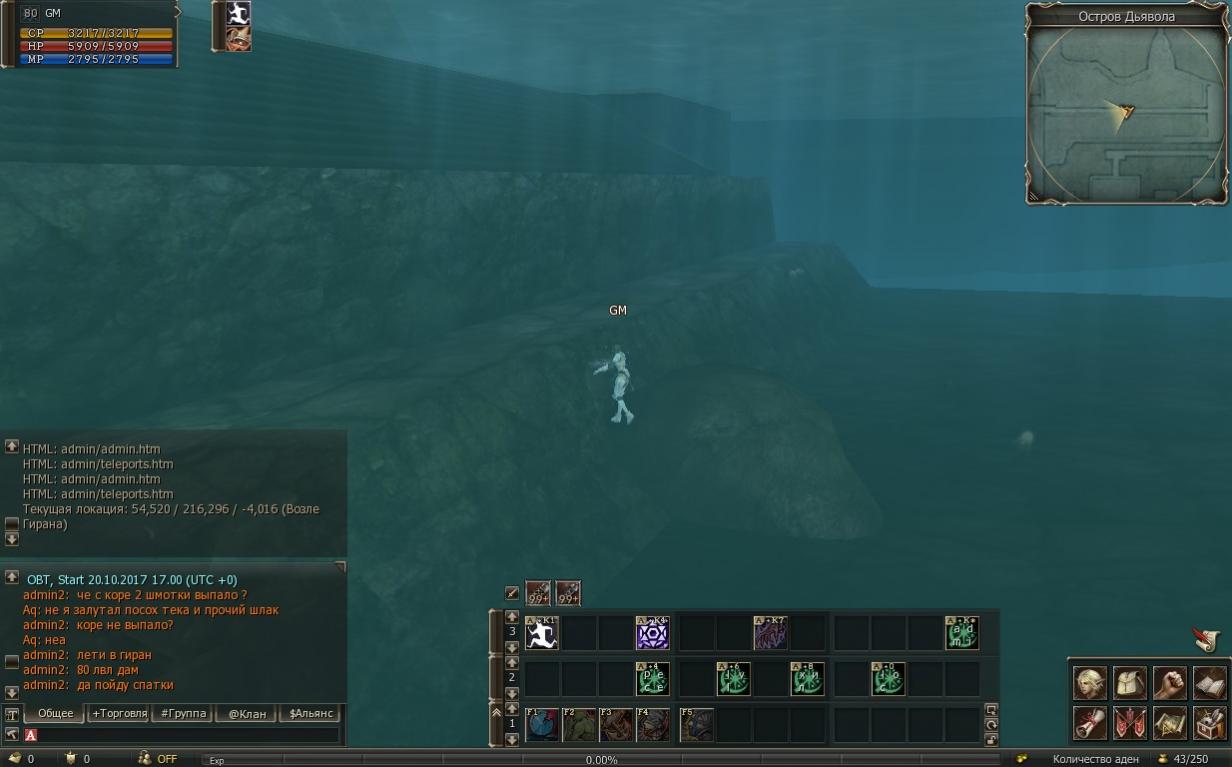Open the Группа chat tab
Screen dimensions: 1232x767
183,713
